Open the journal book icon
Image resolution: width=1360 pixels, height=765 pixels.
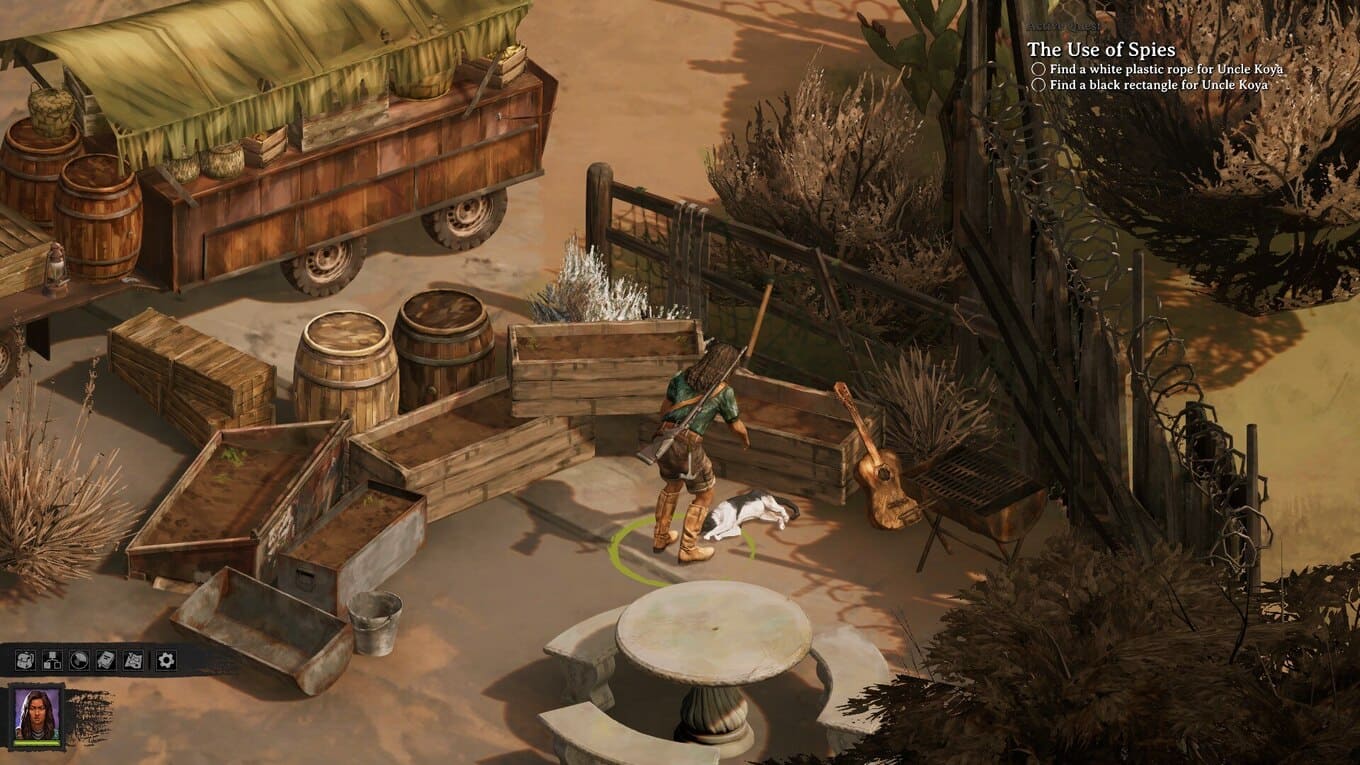106,660
